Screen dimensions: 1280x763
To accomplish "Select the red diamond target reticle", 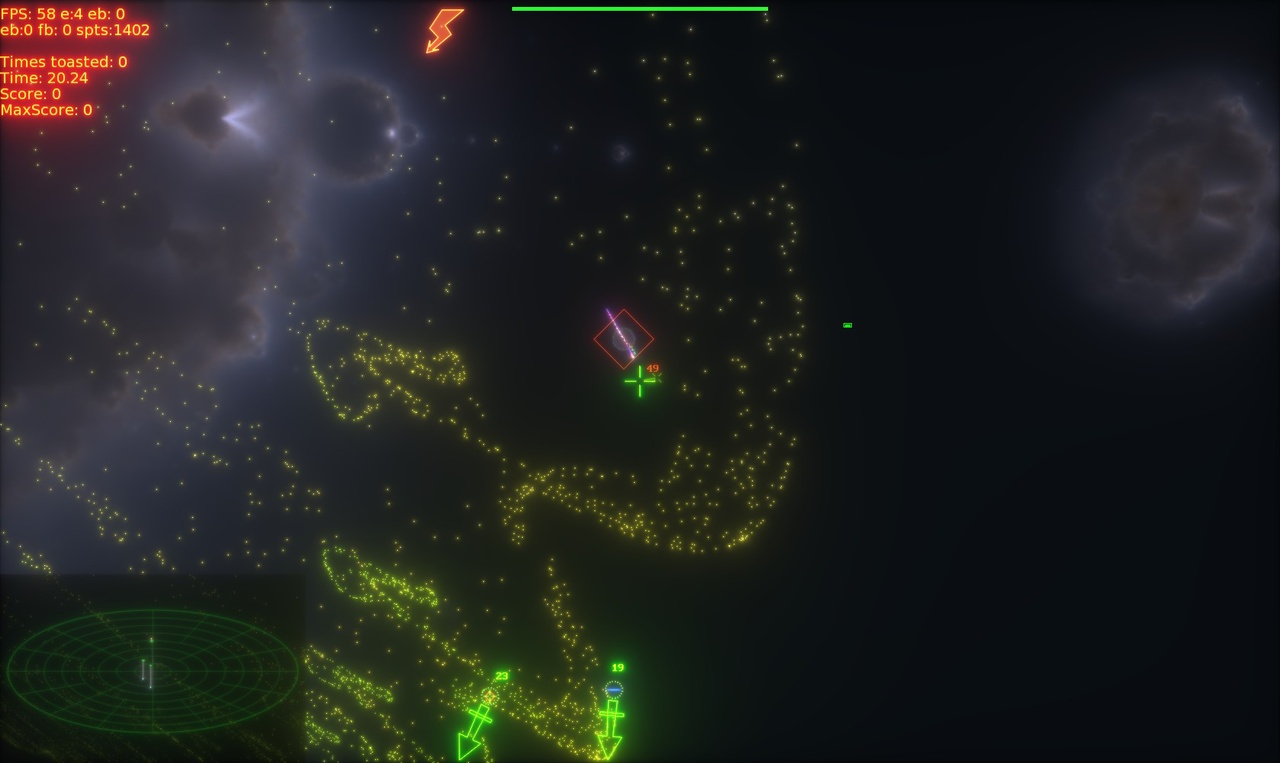I will click(625, 337).
